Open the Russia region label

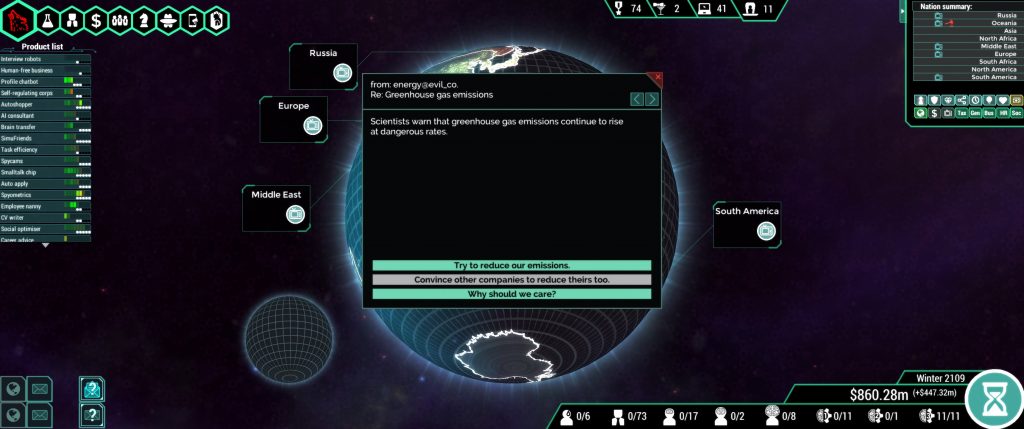coord(323,65)
